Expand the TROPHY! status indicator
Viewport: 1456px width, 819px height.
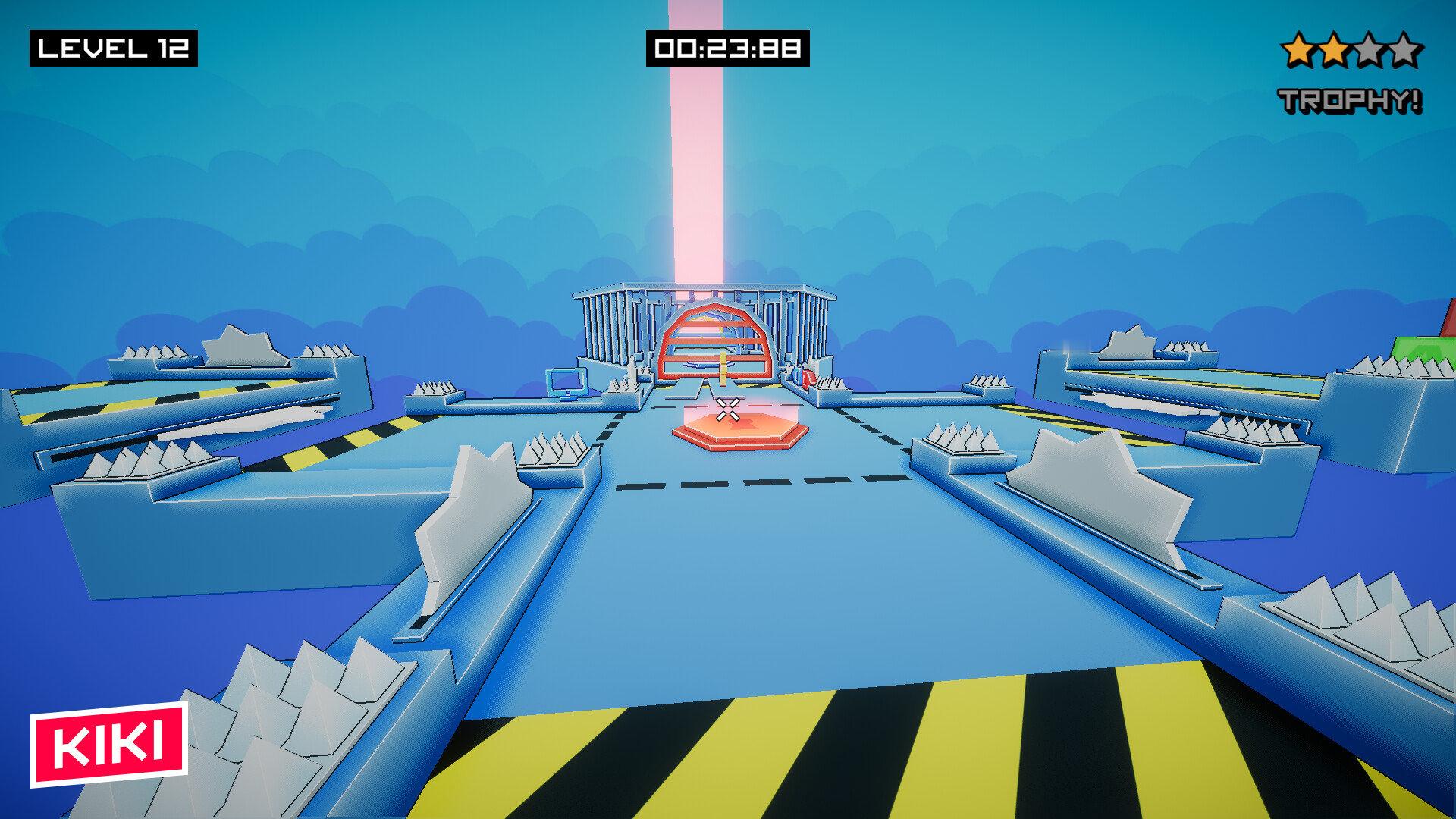[x=1350, y=97]
